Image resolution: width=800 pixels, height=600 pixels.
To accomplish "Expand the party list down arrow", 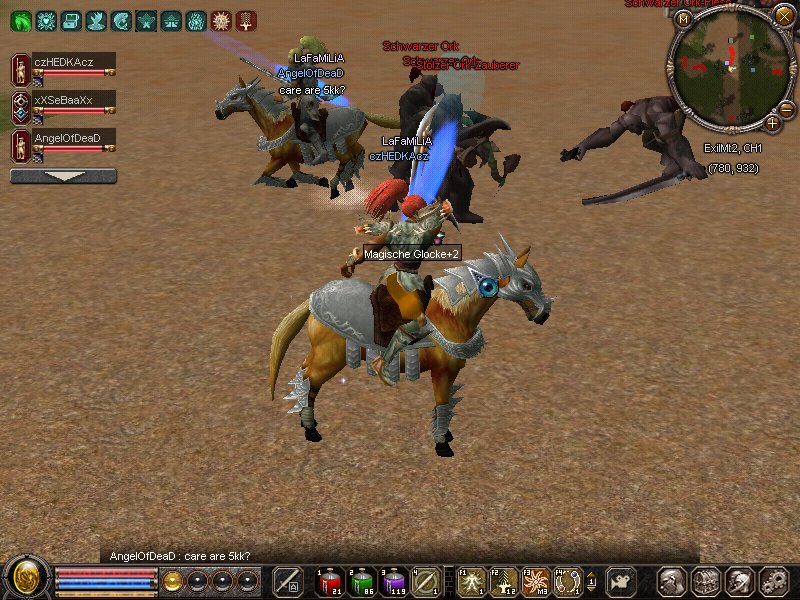I will coord(63,176).
